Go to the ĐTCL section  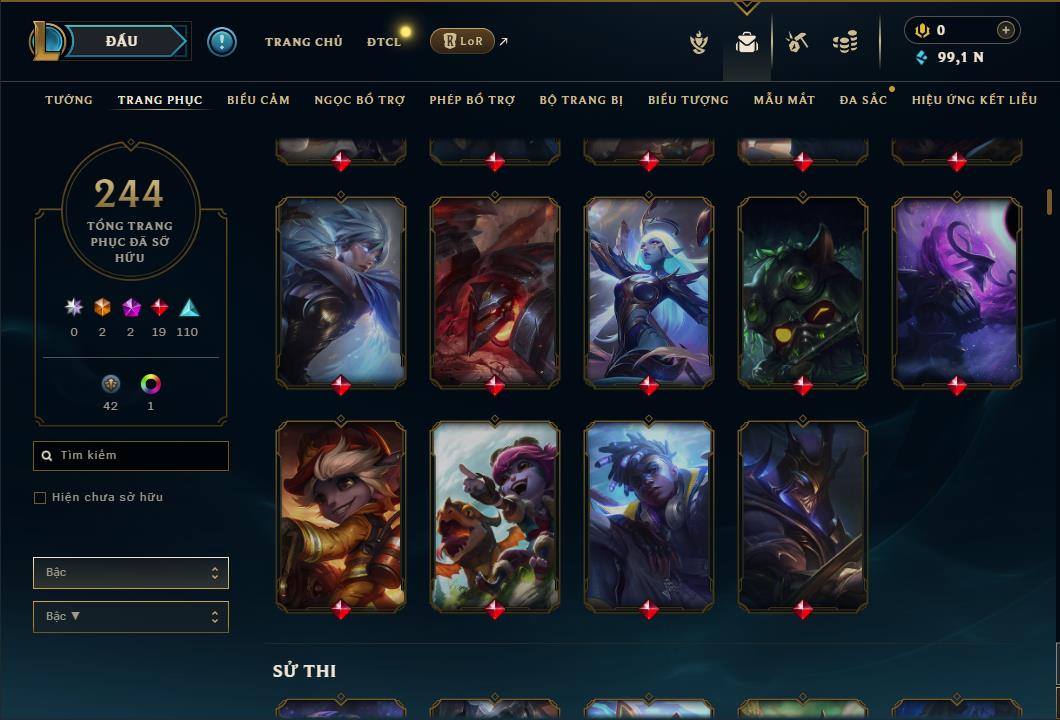383,42
